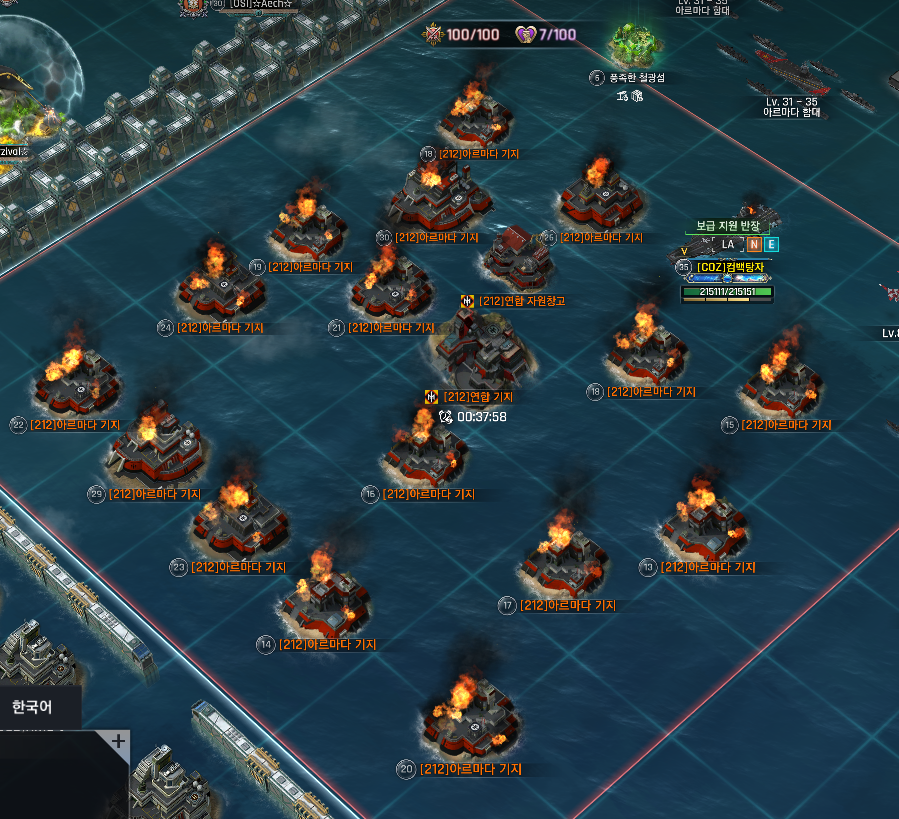Click the crossed-weapons 100/100 icon
Image resolution: width=899 pixels, height=819 pixels.
click(434, 35)
